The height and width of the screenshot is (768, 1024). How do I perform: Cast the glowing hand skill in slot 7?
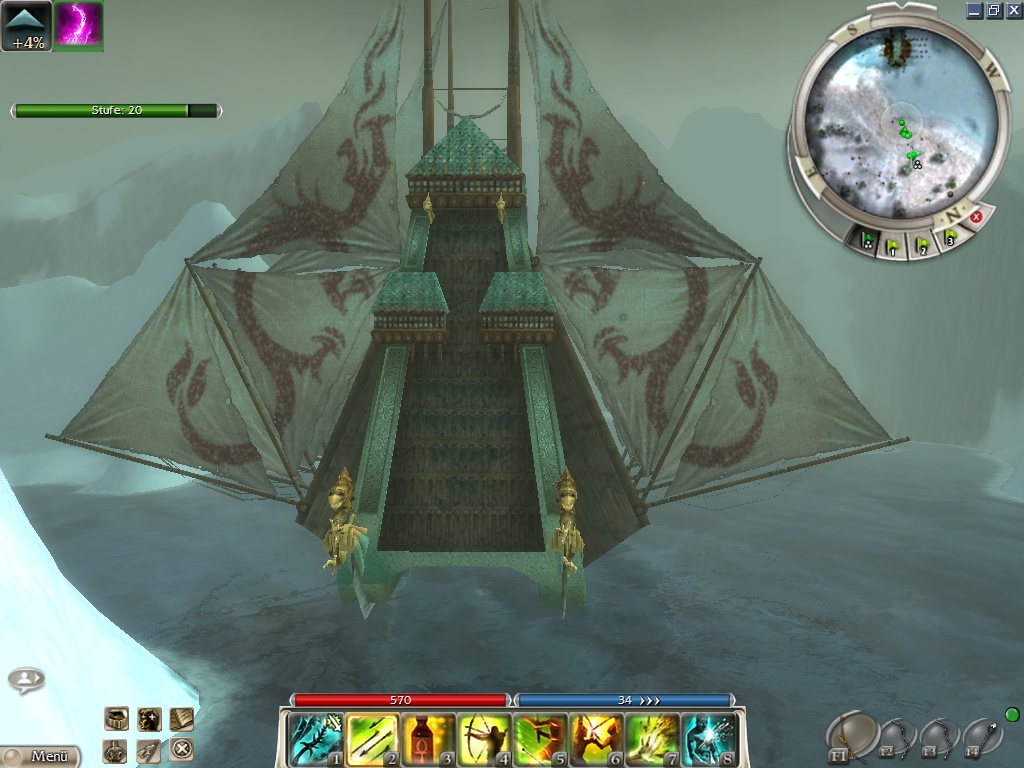(653, 740)
